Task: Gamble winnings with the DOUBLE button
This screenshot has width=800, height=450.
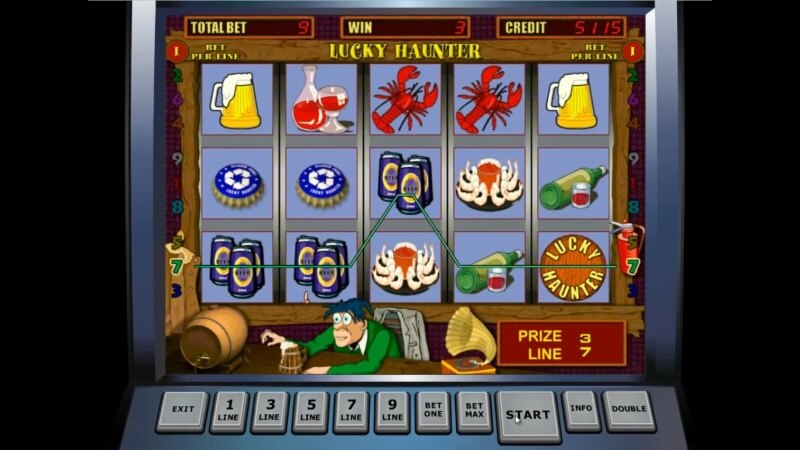Action: (x=629, y=409)
